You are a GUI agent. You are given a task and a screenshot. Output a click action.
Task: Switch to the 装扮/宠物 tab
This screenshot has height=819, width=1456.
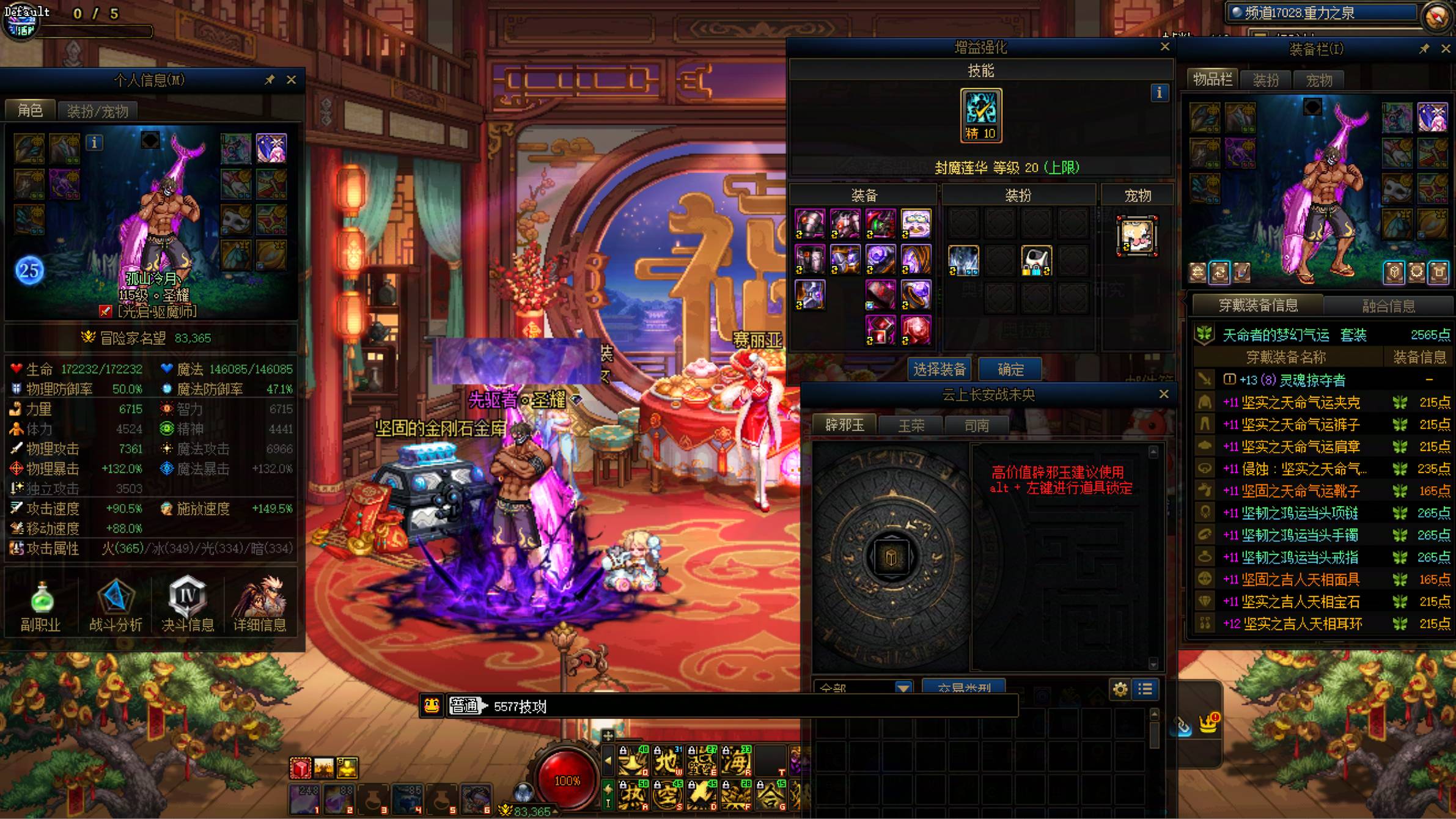coord(97,111)
